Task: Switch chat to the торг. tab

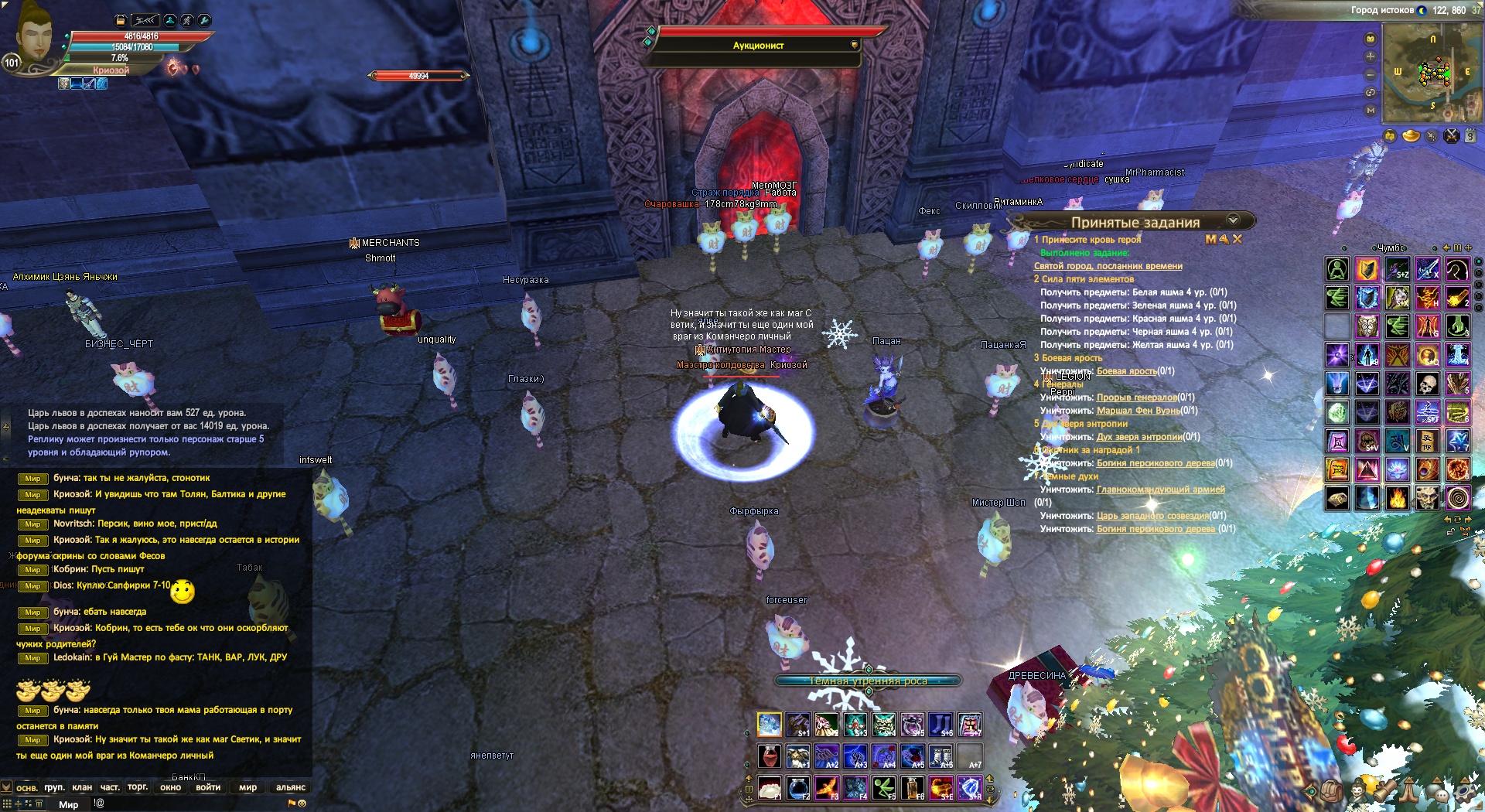Action: point(138,787)
